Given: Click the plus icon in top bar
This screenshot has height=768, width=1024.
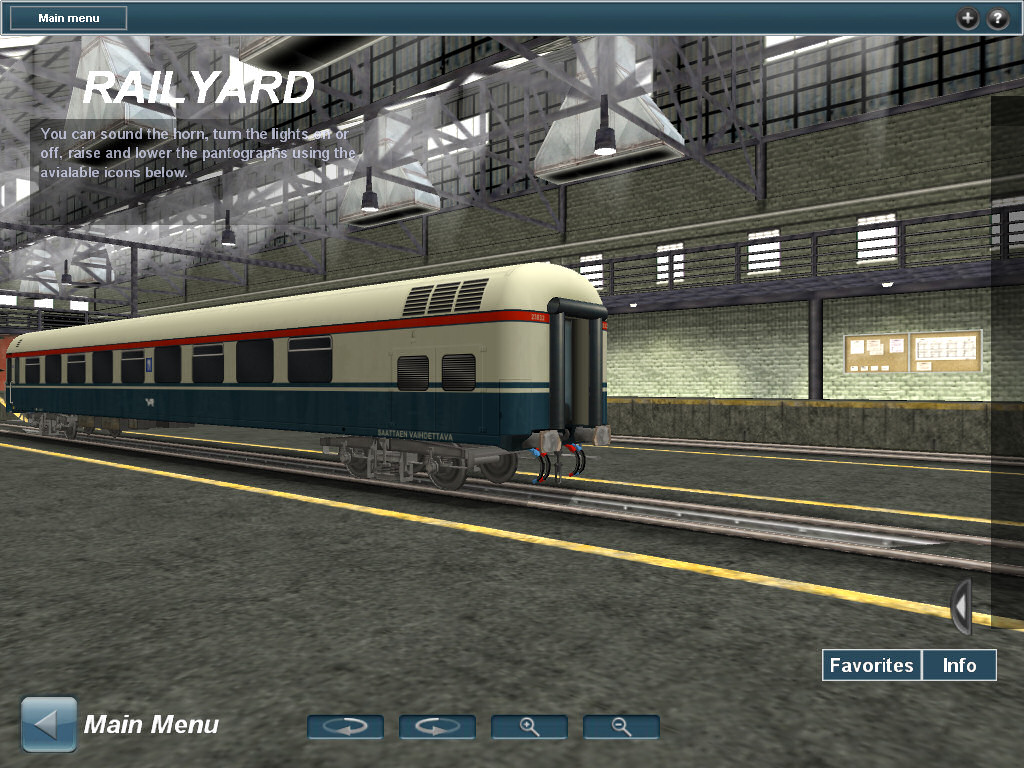Looking at the screenshot, I should pyautogui.click(x=967, y=18).
